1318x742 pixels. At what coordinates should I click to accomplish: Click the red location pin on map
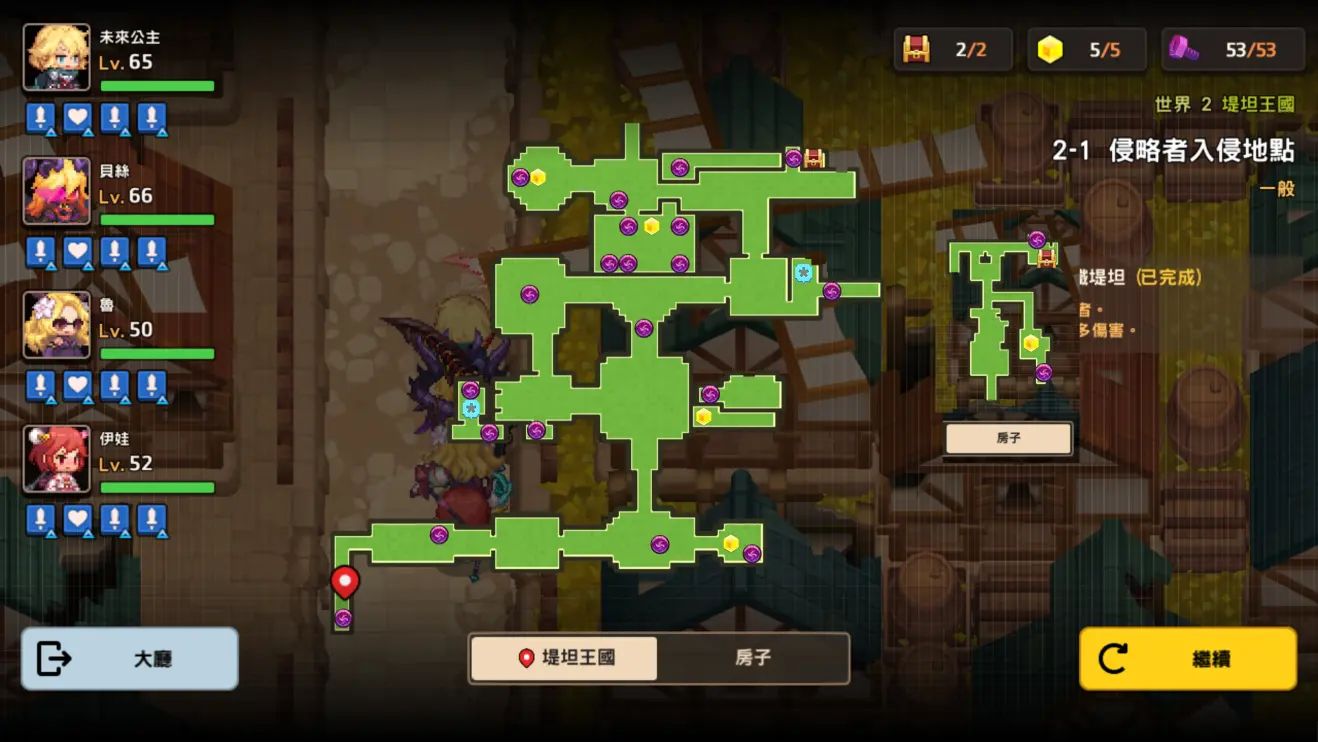(x=345, y=581)
